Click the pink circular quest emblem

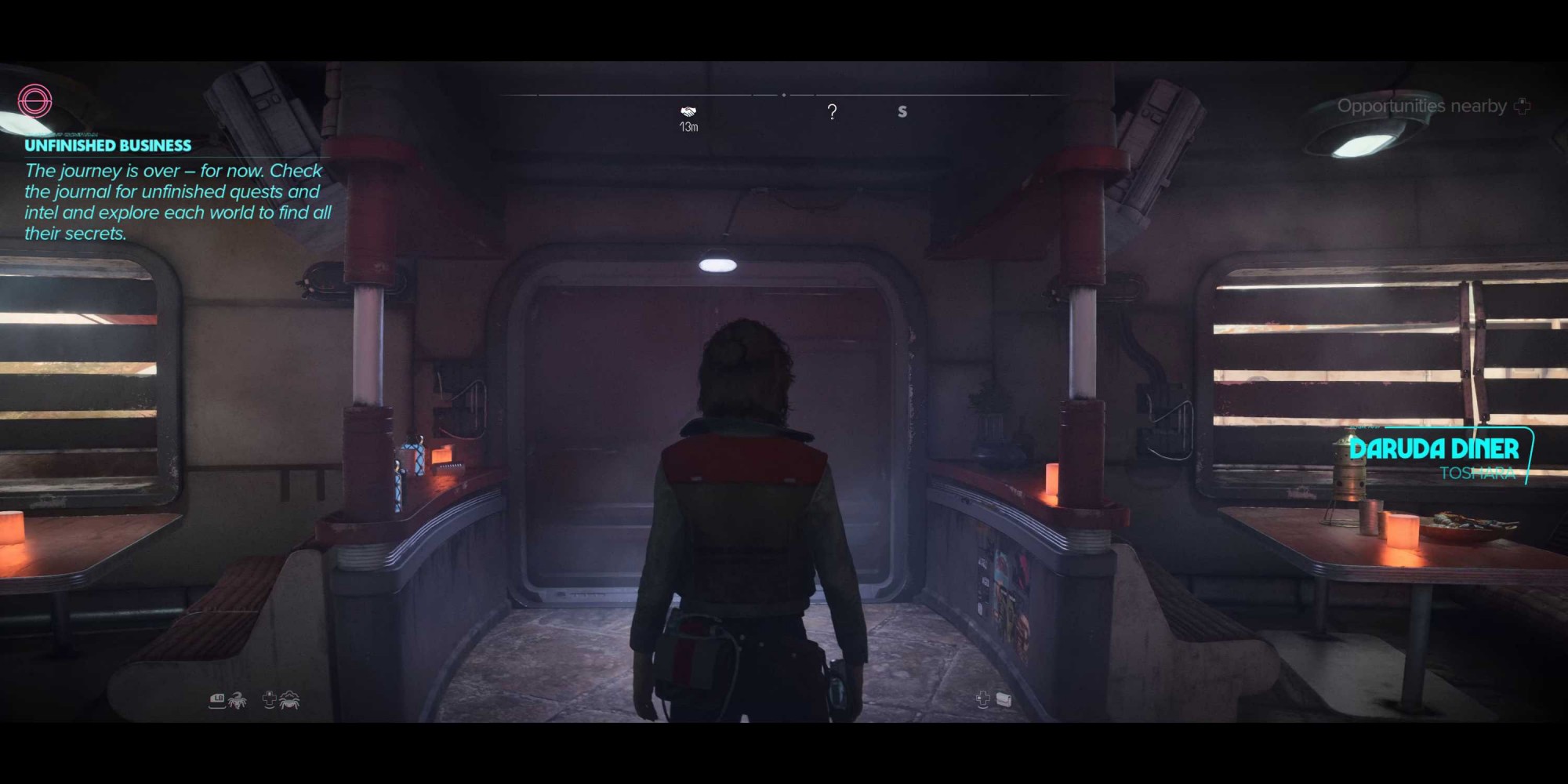pos(34,102)
